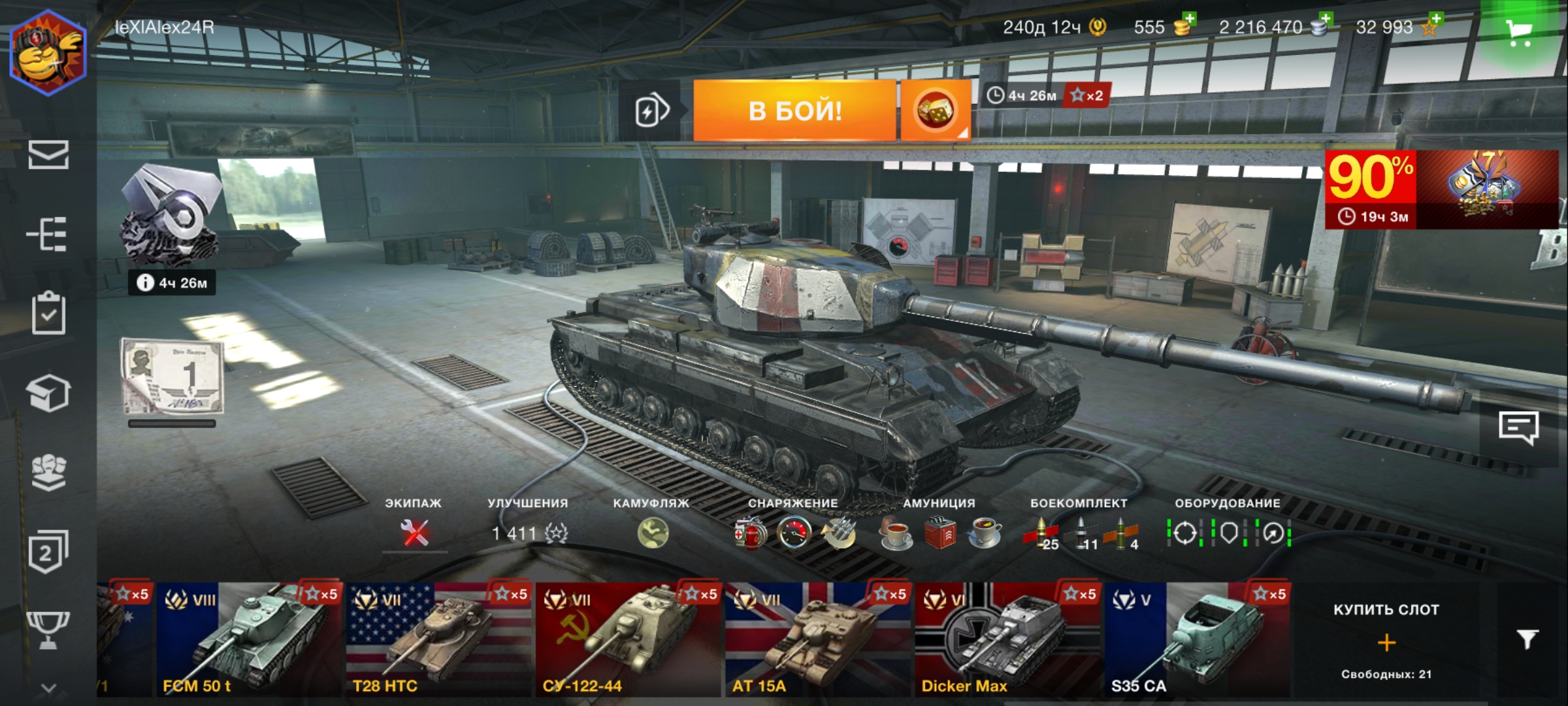The height and width of the screenshot is (706, 1568).
Task: Pick the Dicker Max tank
Action: coord(1006,639)
